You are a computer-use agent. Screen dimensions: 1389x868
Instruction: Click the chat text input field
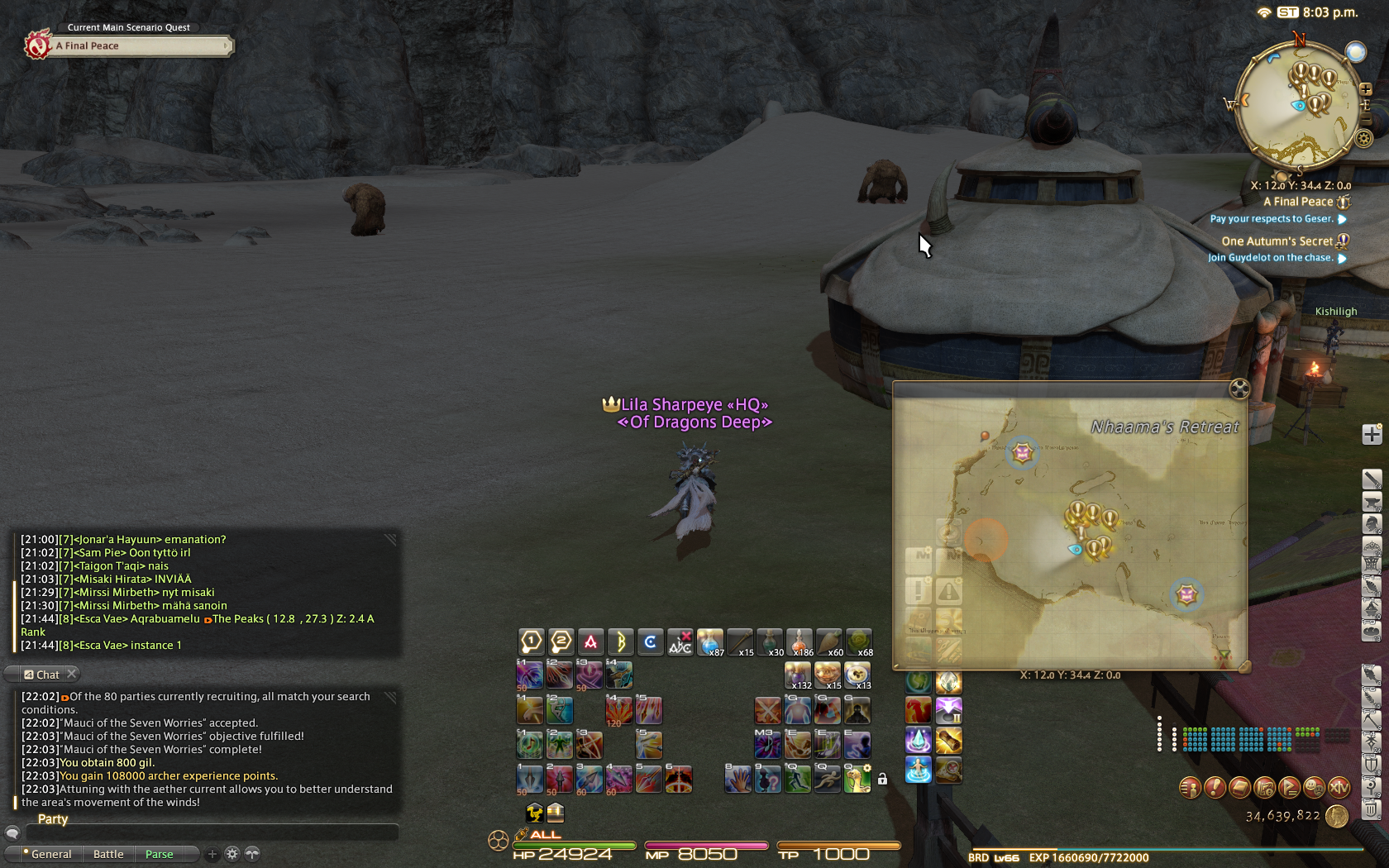tap(207, 833)
